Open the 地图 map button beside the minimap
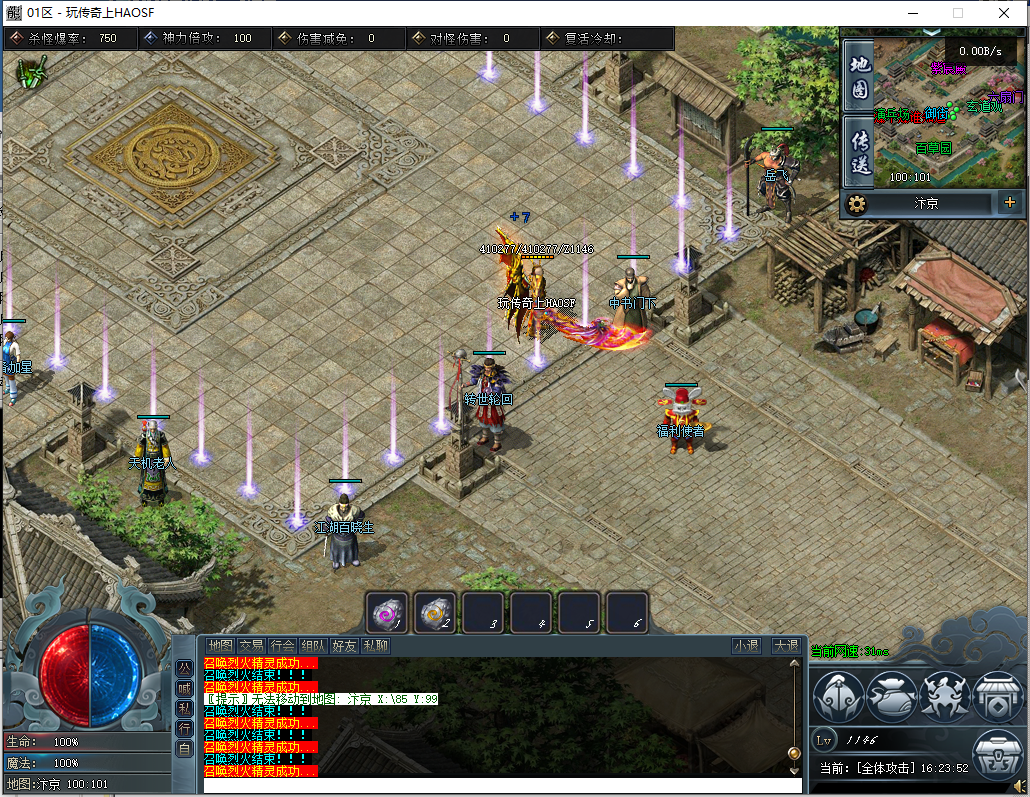This screenshot has height=797, width=1030. click(860, 76)
